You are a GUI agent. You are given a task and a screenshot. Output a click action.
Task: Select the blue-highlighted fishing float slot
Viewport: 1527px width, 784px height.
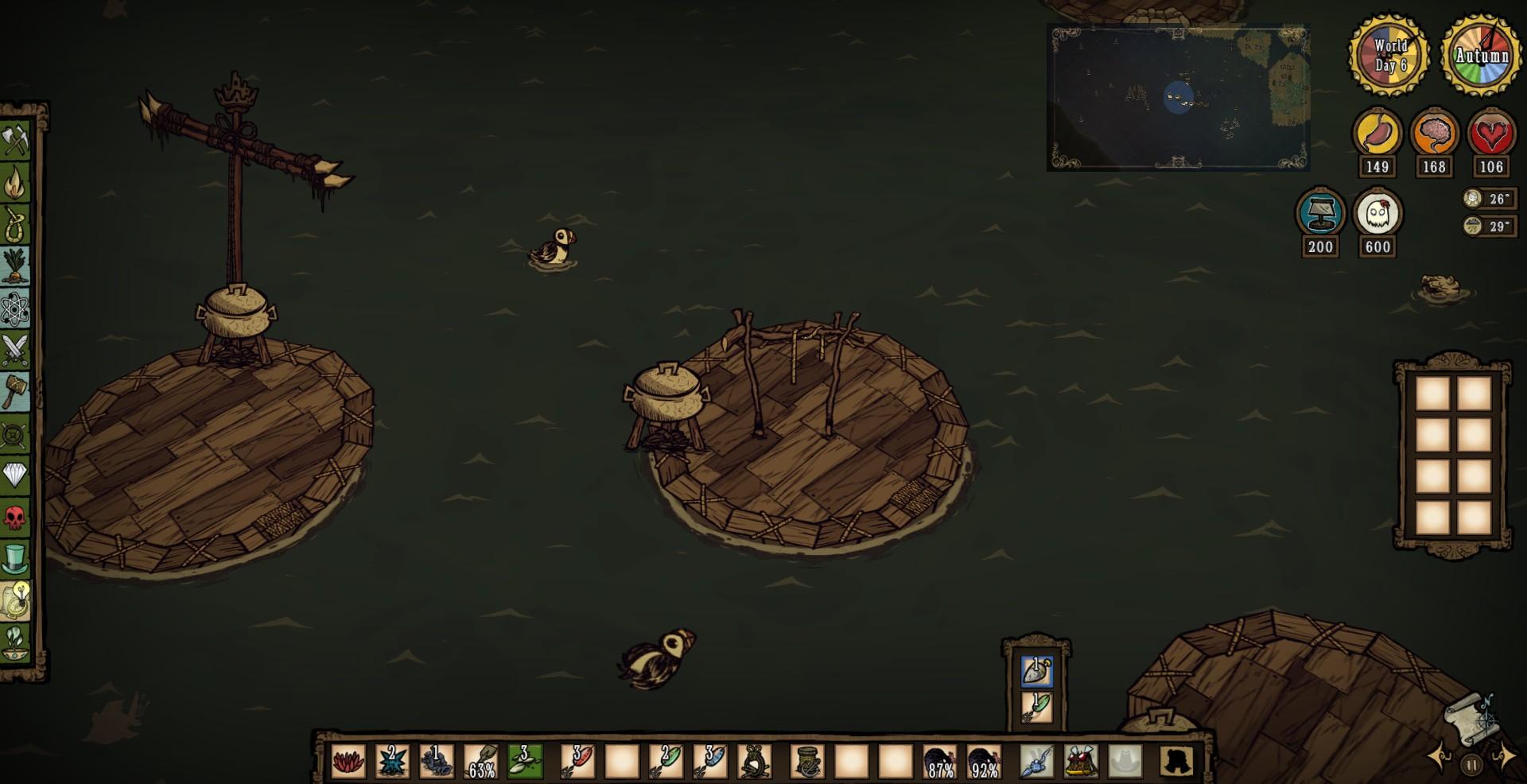[x=1036, y=672]
